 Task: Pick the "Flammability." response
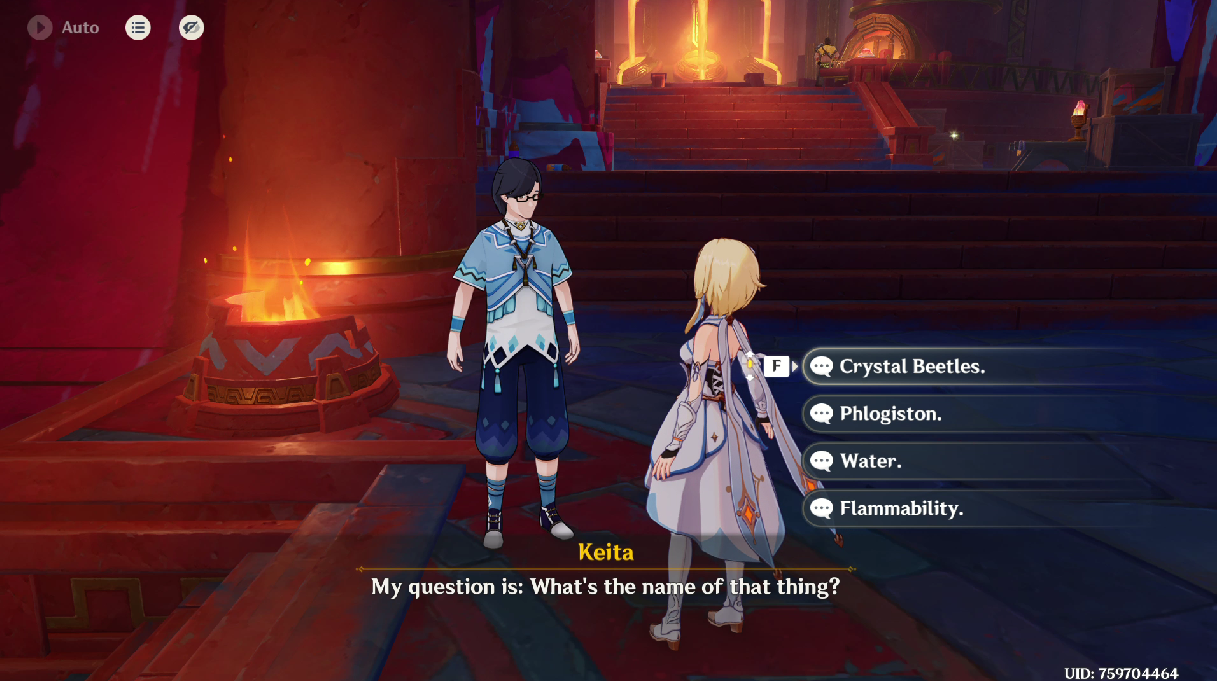900,509
